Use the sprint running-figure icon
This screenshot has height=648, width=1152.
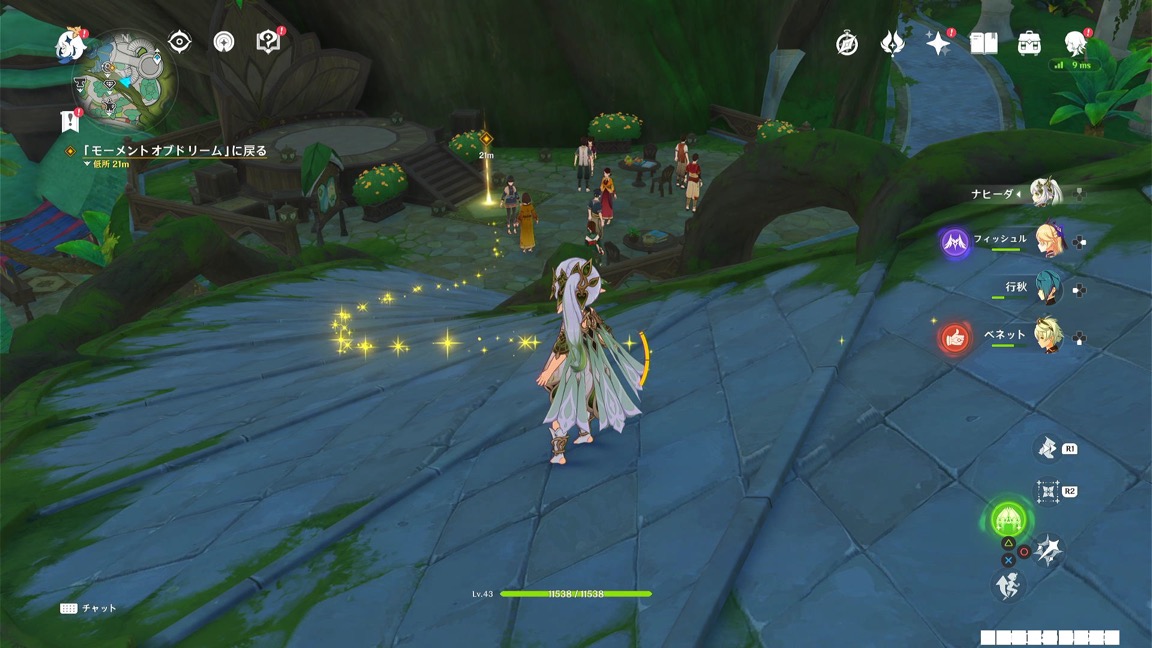[x=1007, y=585]
